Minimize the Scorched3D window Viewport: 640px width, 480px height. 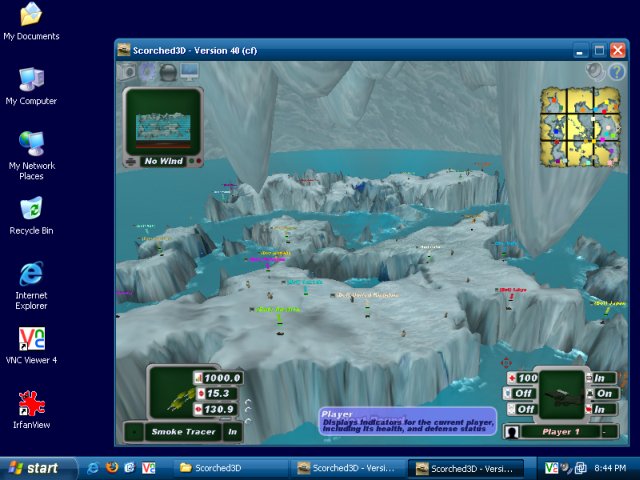coord(580,50)
